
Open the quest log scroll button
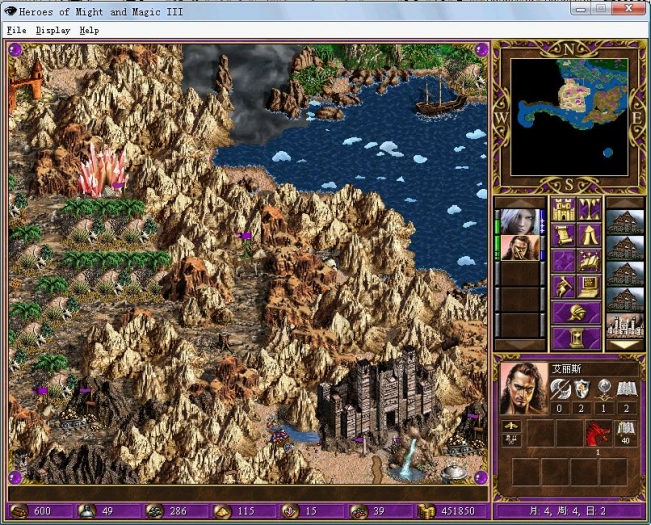tap(564, 236)
